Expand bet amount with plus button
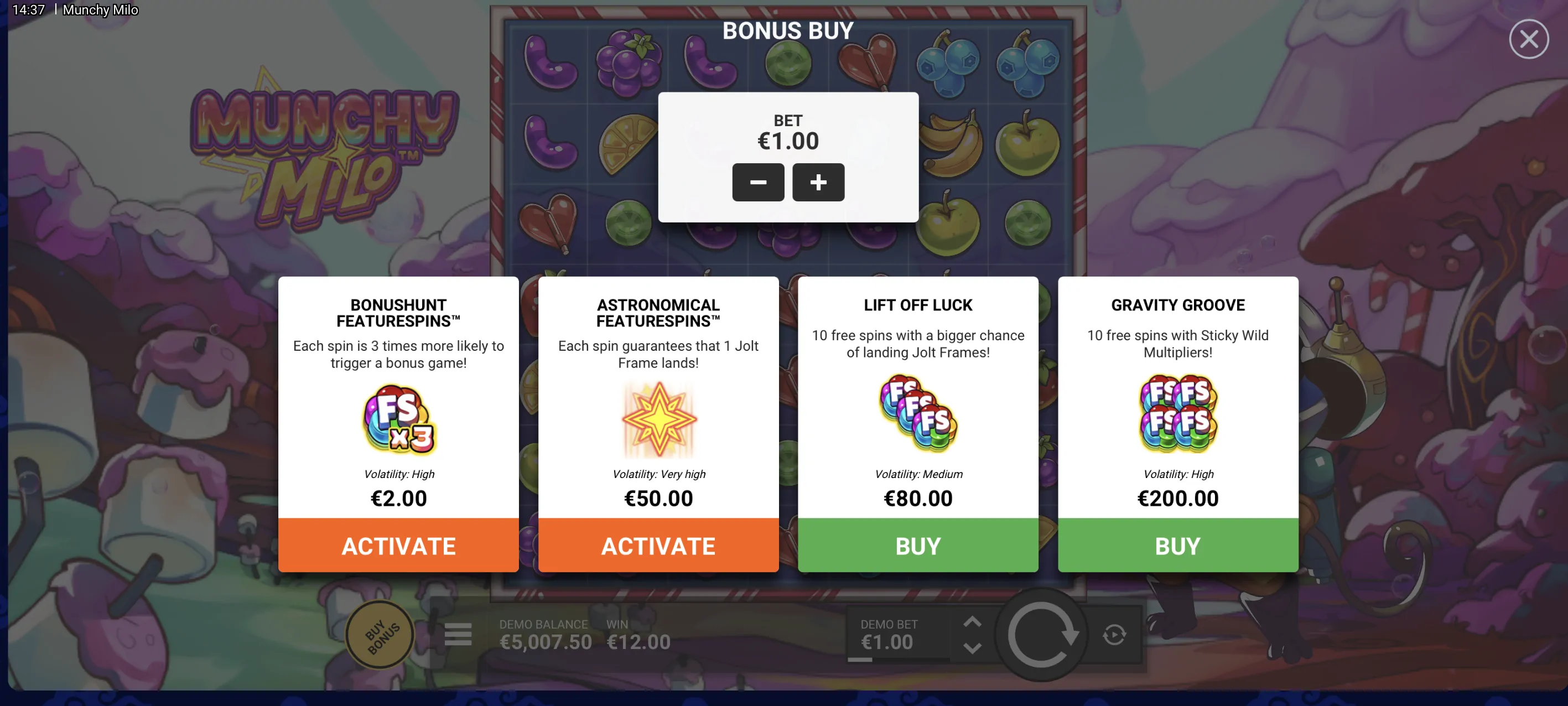The width and height of the screenshot is (1568, 706). (x=818, y=182)
